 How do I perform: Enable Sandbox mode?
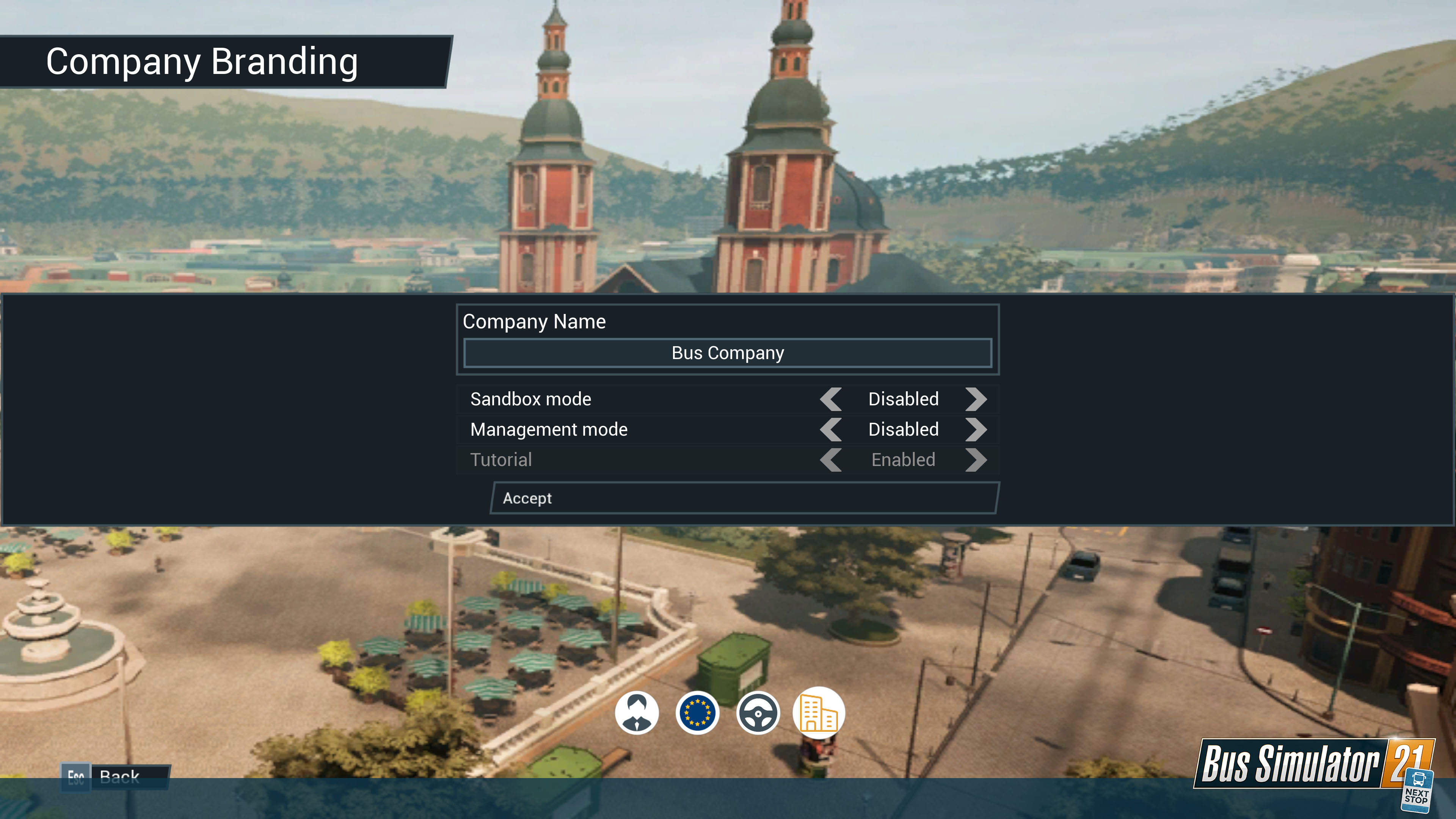[x=976, y=400]
